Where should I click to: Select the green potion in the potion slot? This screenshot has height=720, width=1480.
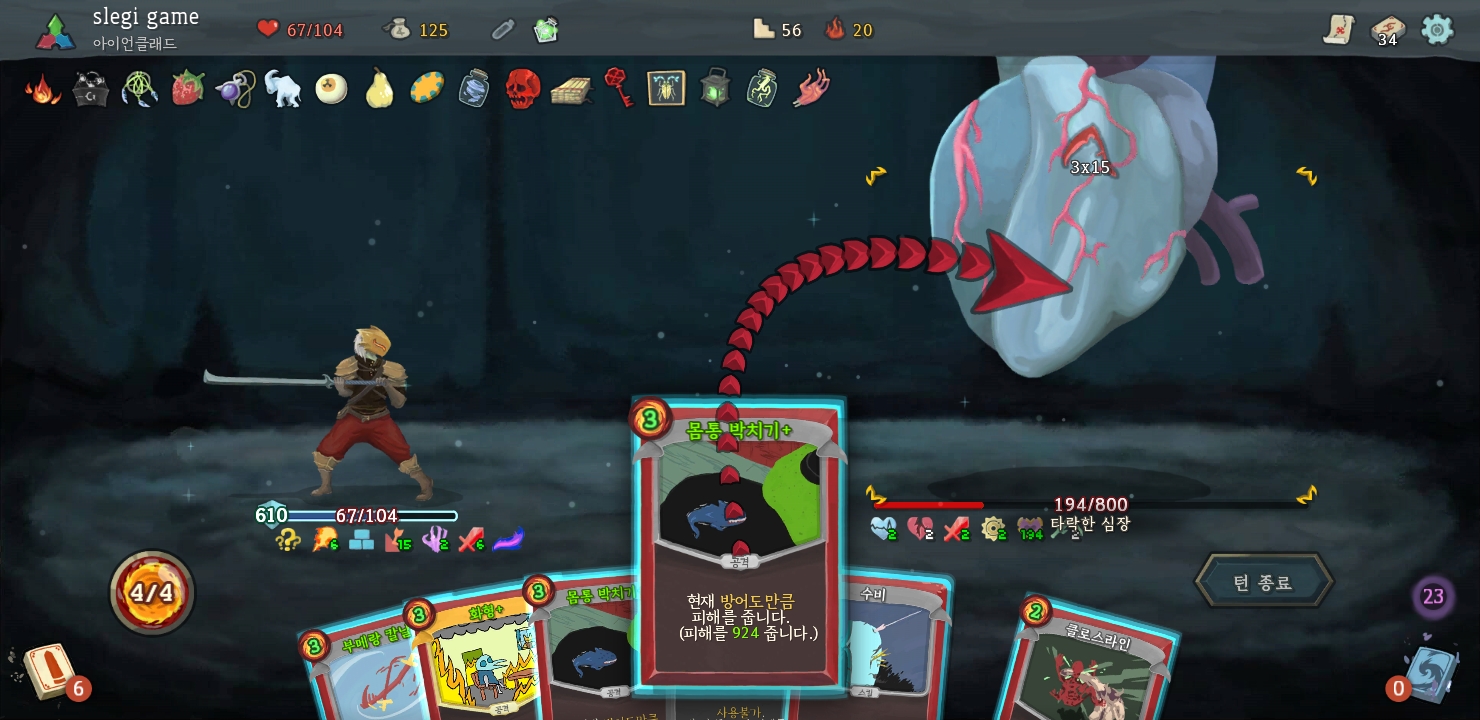pos(546,30)
